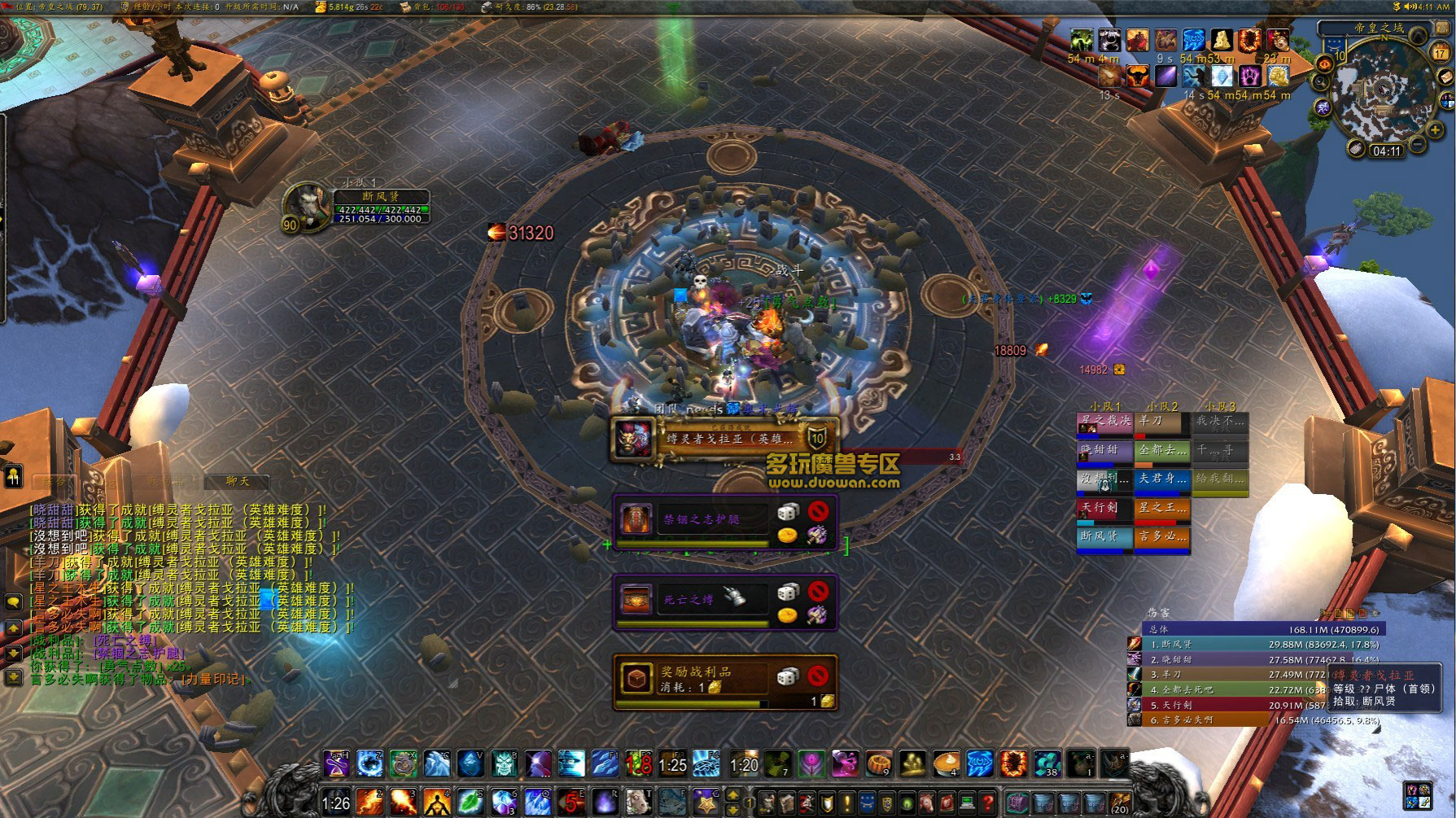The height and width of the screenshot is (818, 1456).
Task: Choose disenchant for the 死亡之缚 roll
Action: pyautogui.click(x=817, y=615)
